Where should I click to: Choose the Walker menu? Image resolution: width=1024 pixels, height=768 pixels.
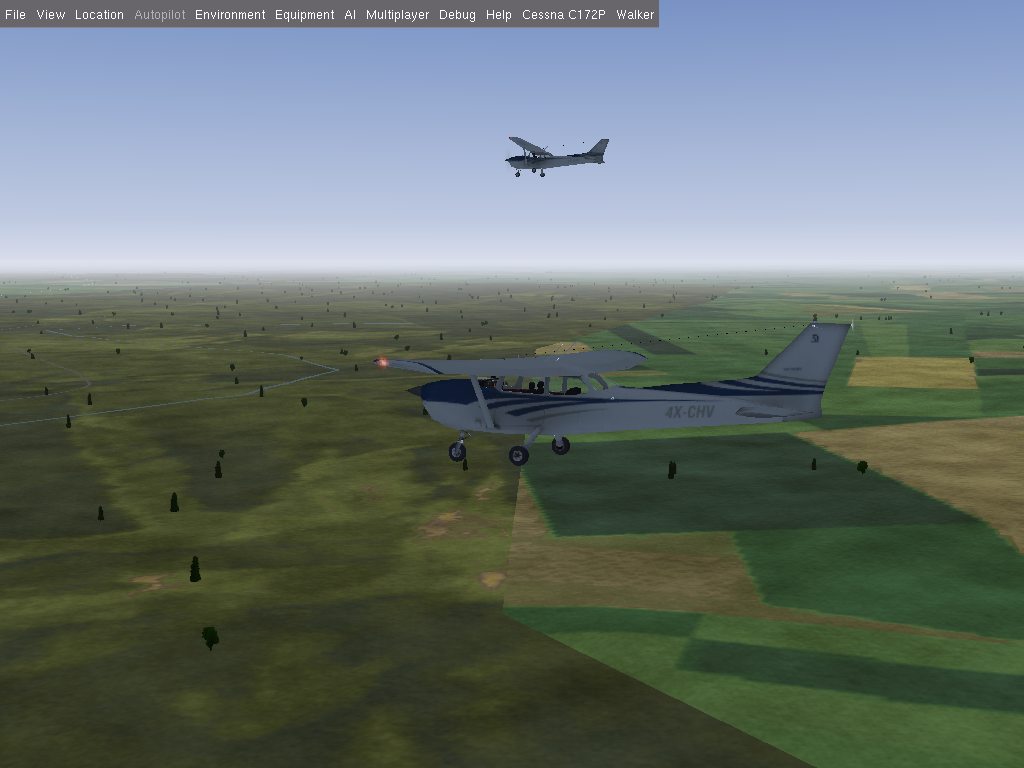pyautogui.click(x=635, y=15)
